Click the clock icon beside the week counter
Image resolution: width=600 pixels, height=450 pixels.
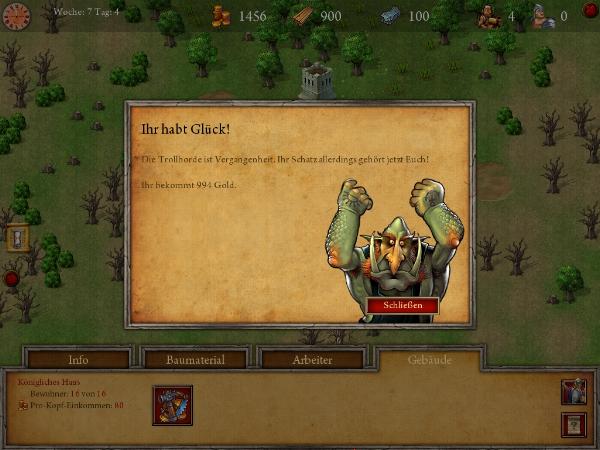[x=16, y=16]
